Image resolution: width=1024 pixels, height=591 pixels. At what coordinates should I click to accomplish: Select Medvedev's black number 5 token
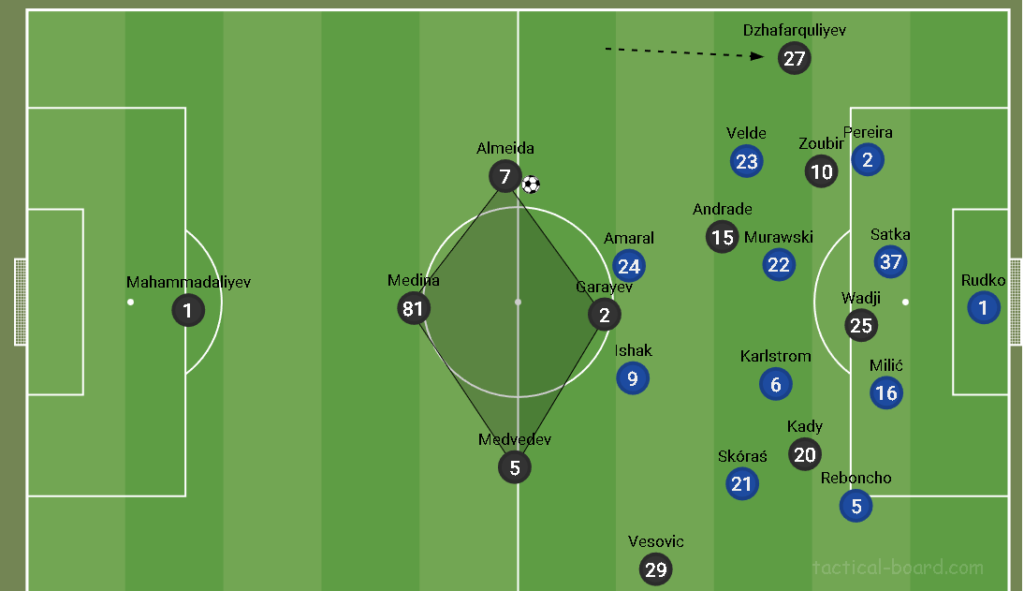point(514,467)
